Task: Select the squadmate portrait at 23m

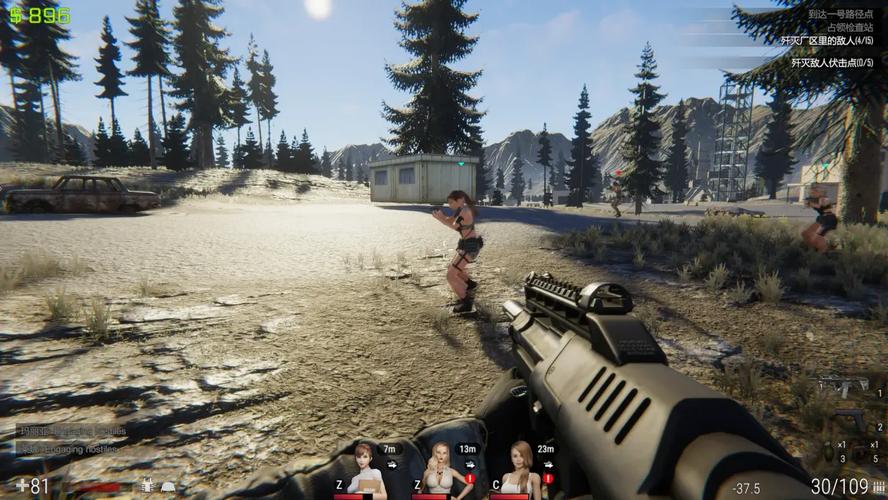Action: point(518,468)
